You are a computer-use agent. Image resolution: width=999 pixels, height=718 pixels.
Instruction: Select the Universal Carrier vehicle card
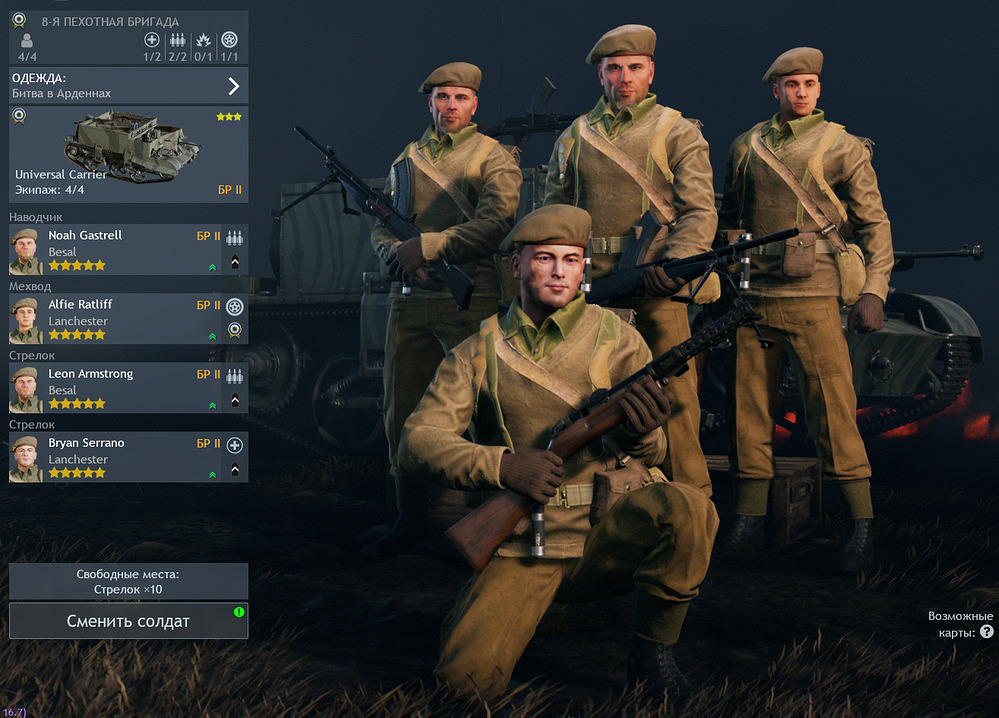pyautogui.click(x=128, y=153)
